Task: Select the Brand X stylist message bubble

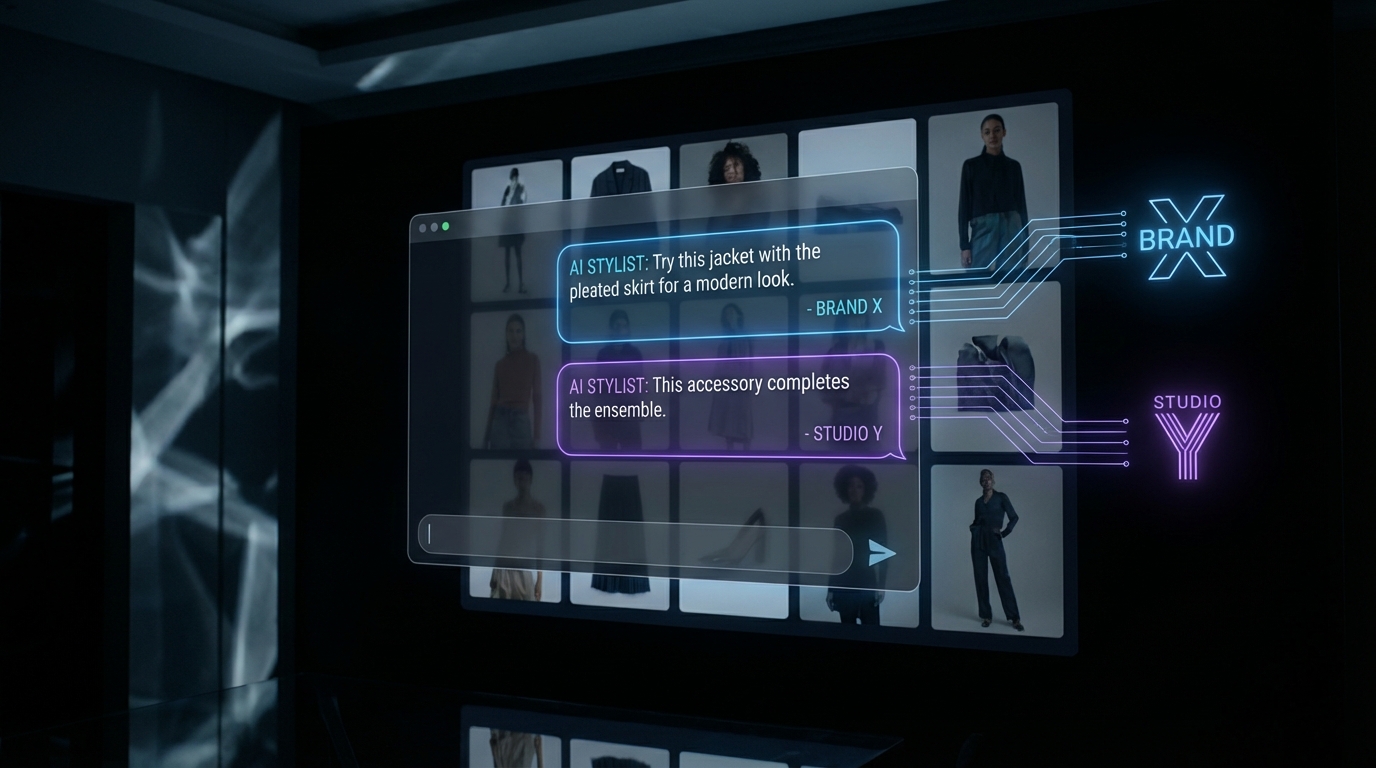Action: click(730, 281)
